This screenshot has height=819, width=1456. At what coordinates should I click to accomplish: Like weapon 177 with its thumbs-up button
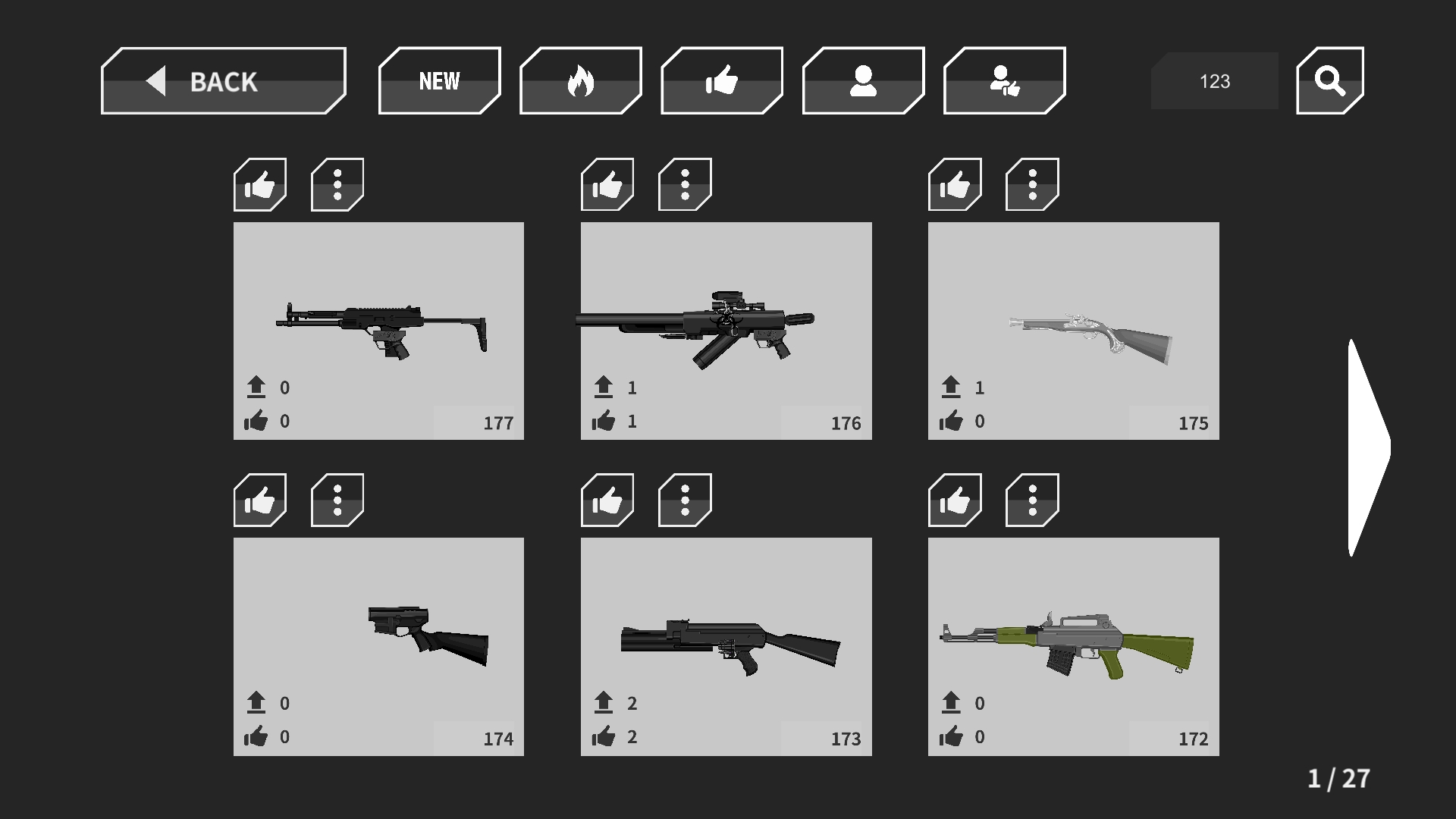tap(259, 184)
